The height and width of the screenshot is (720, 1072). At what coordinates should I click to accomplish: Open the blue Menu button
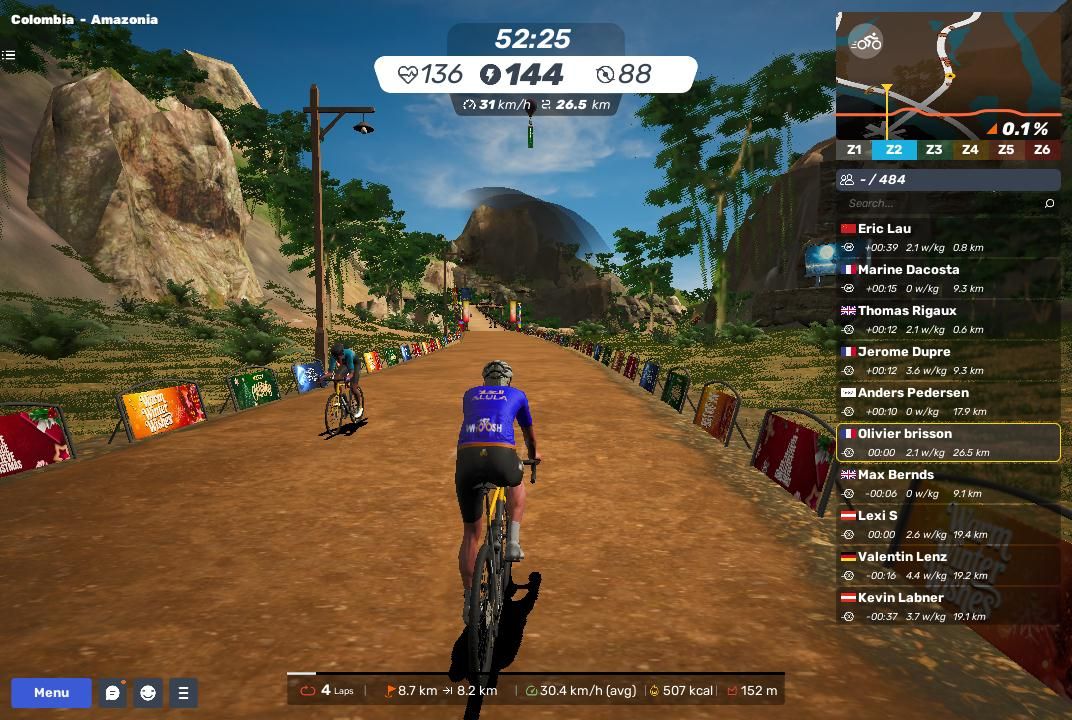coord(51,692)
